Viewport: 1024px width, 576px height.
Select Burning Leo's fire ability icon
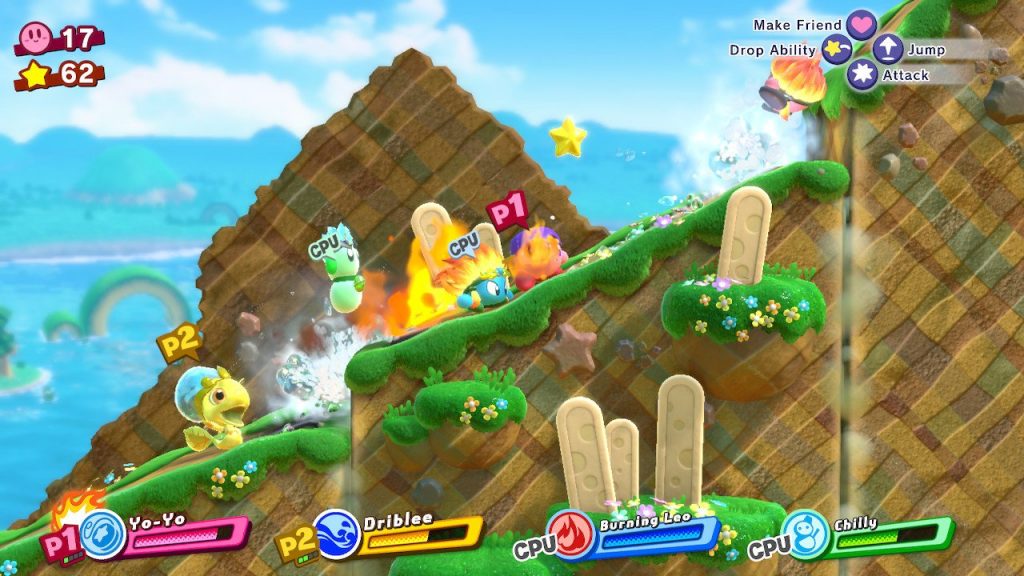coord(572,534)
